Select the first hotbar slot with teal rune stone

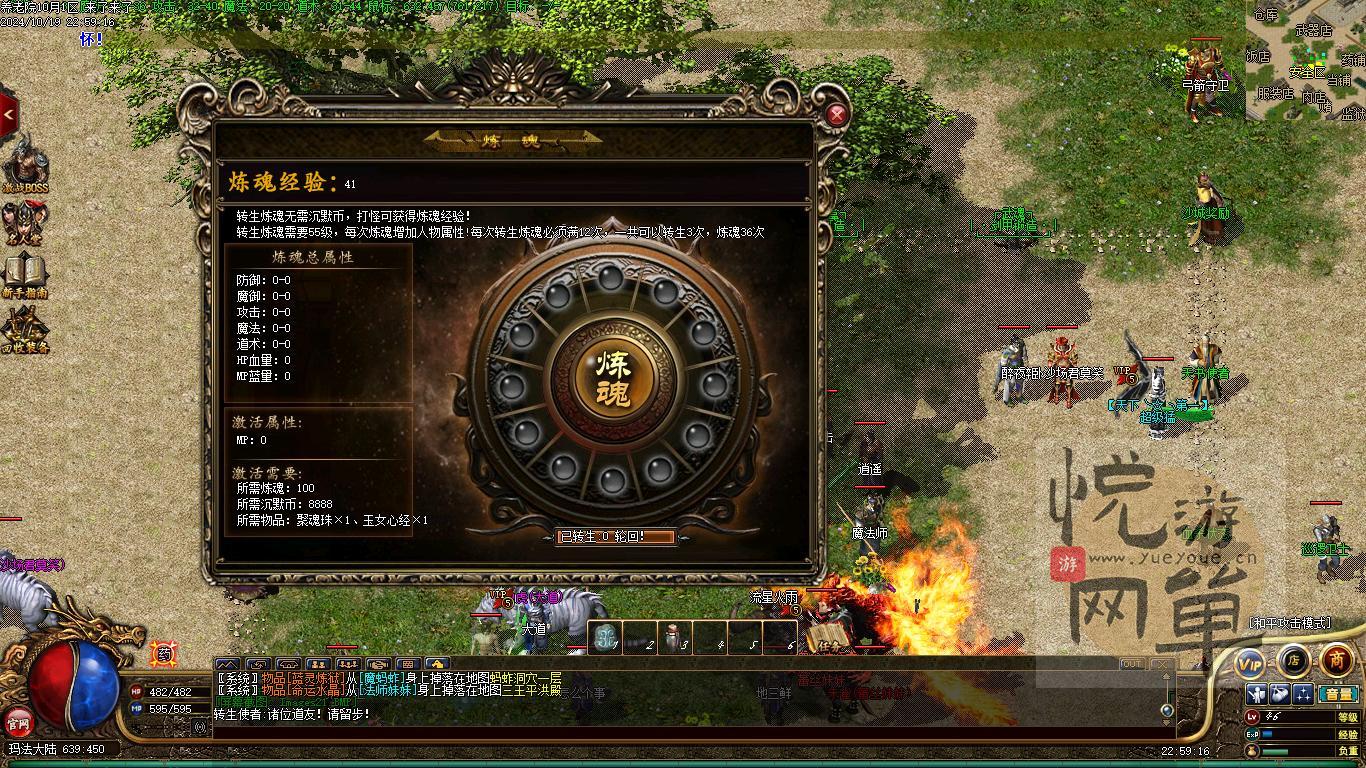604,638
